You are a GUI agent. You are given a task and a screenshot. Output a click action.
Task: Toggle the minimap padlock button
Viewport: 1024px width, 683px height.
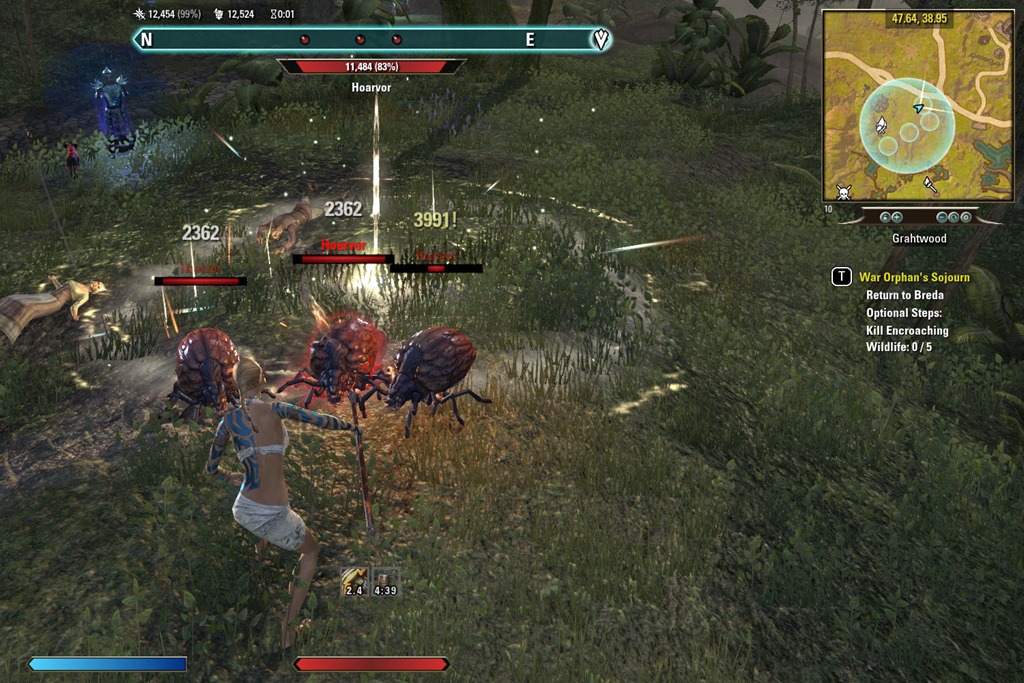click(x=884, y=216)
